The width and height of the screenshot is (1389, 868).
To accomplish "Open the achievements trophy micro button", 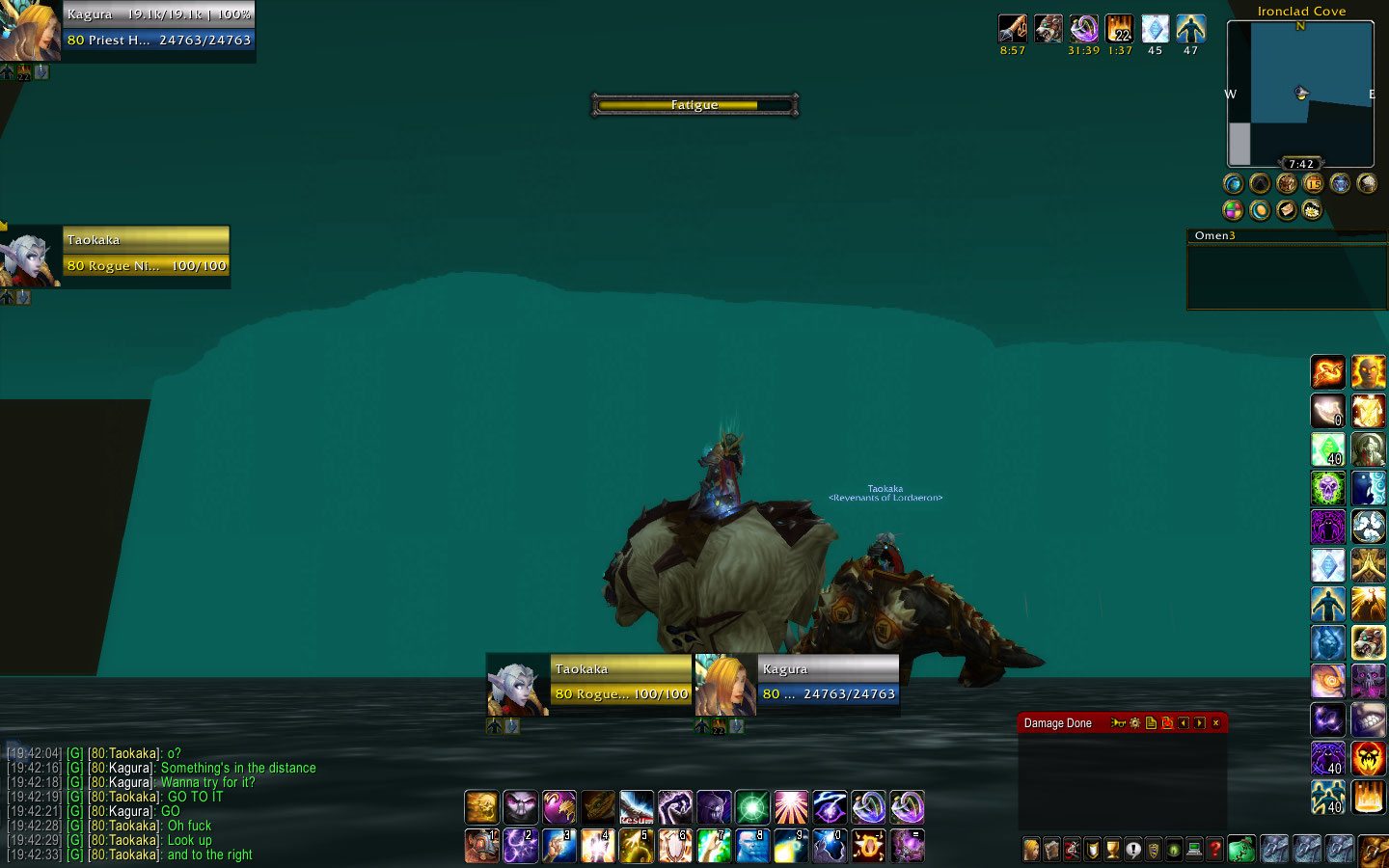I will point(1112,850).
